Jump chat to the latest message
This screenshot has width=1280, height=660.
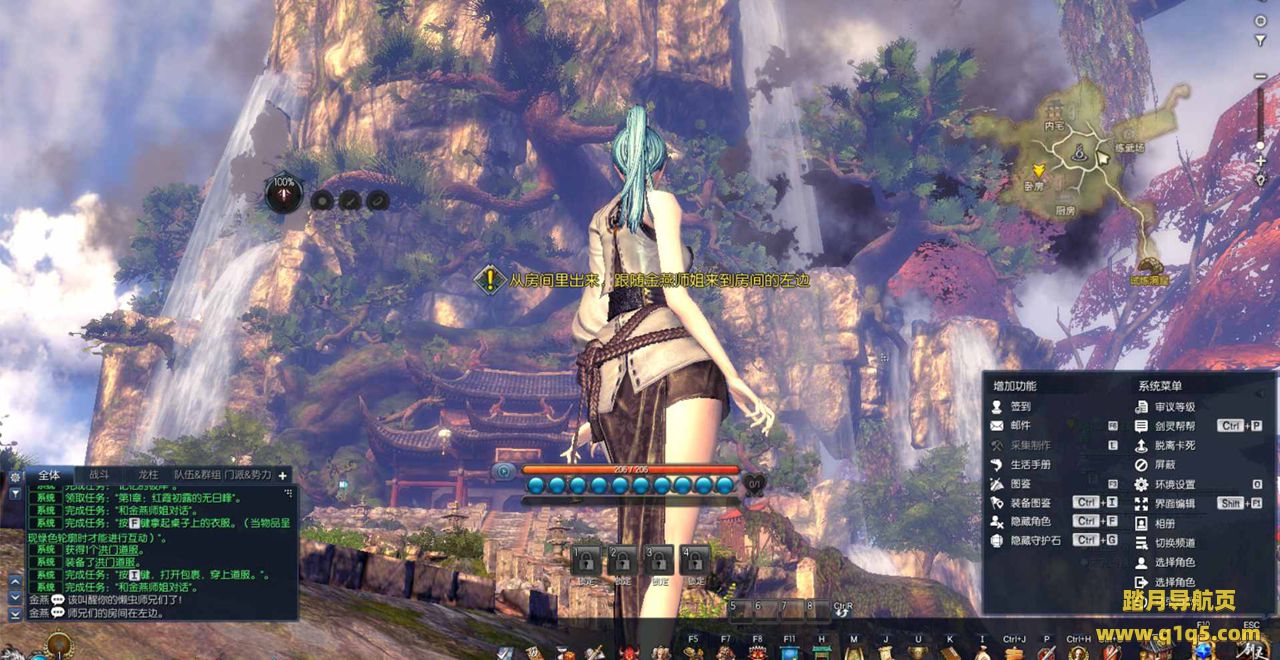(x=15, y=613)
